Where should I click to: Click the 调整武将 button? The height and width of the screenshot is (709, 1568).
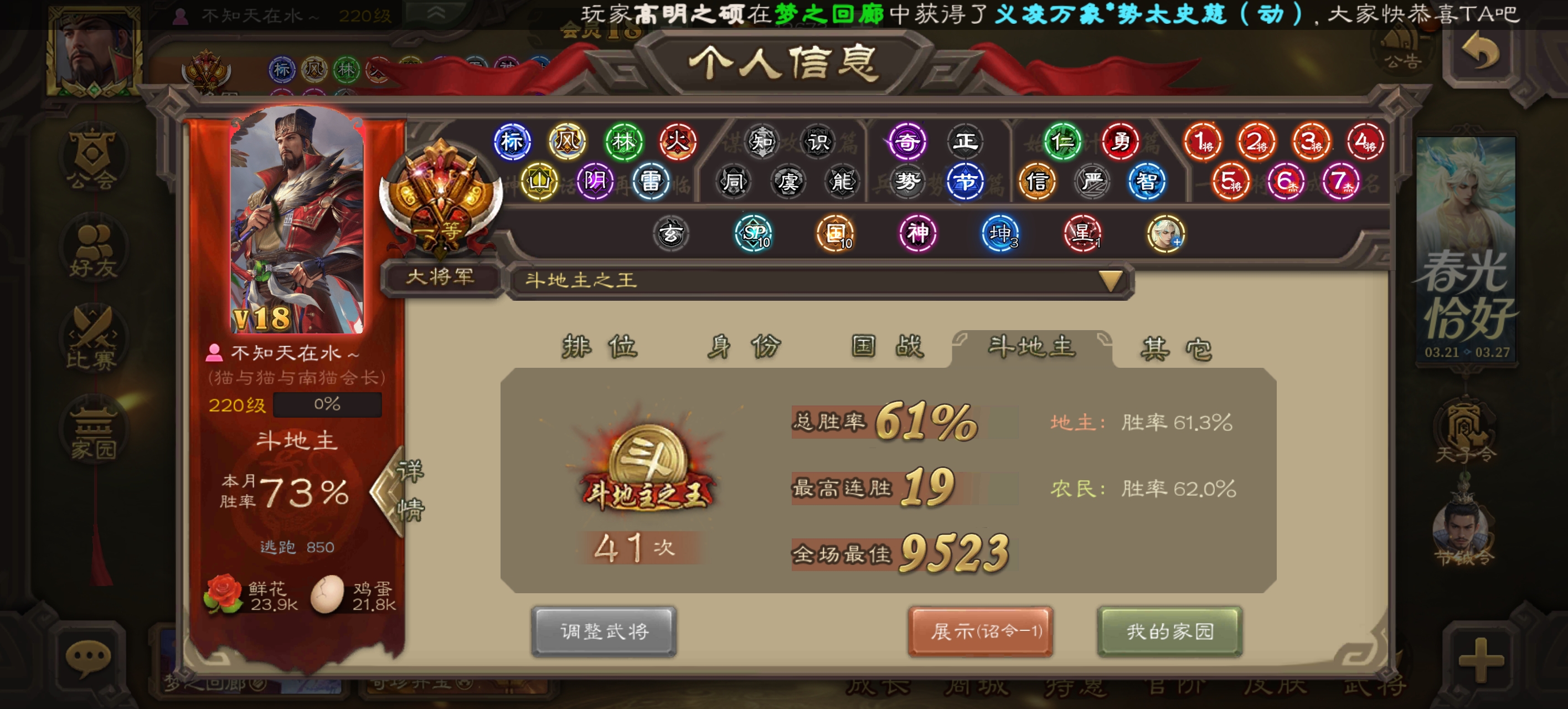604,631
